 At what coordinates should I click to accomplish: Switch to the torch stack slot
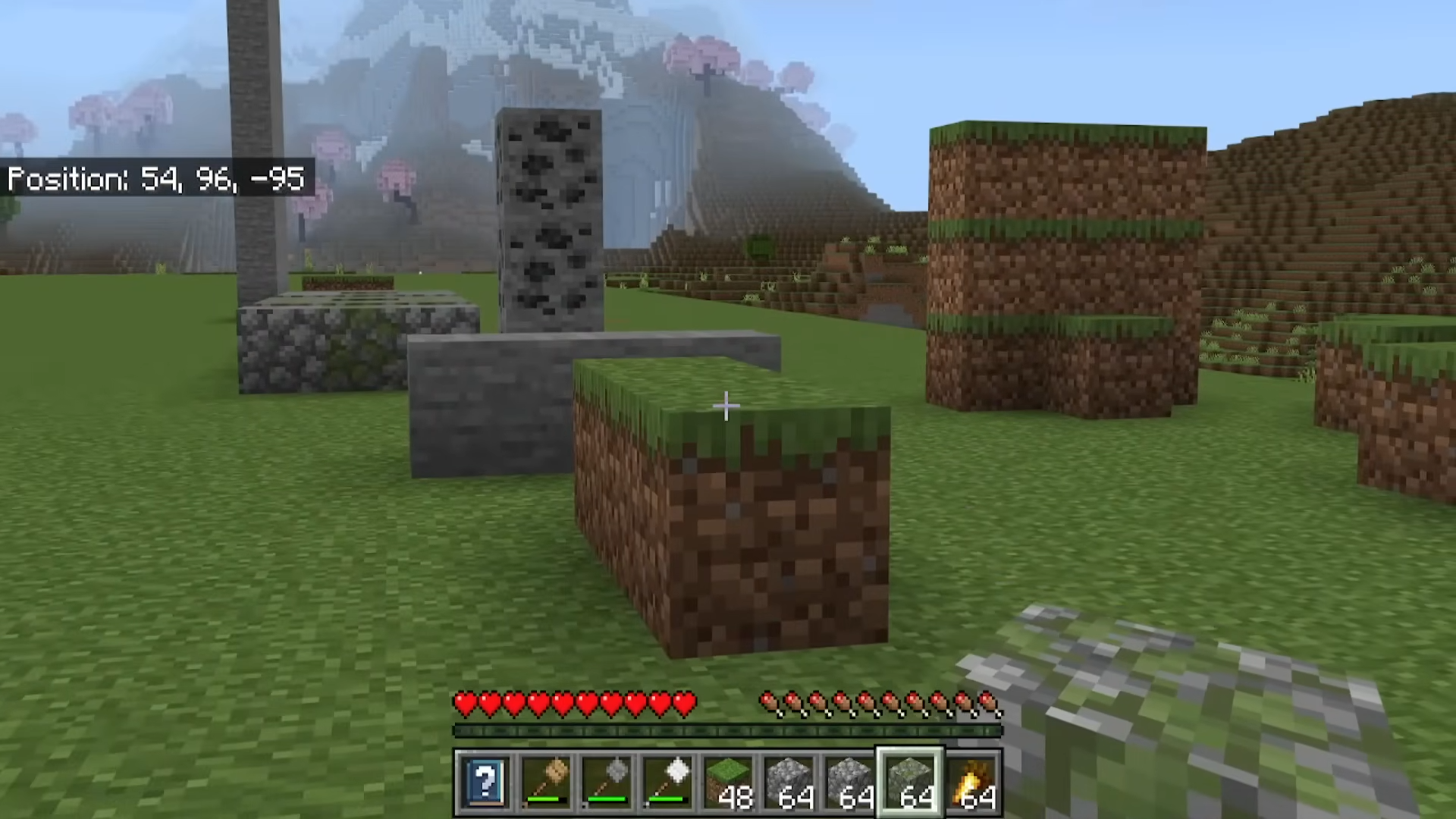tap(972, 780)
